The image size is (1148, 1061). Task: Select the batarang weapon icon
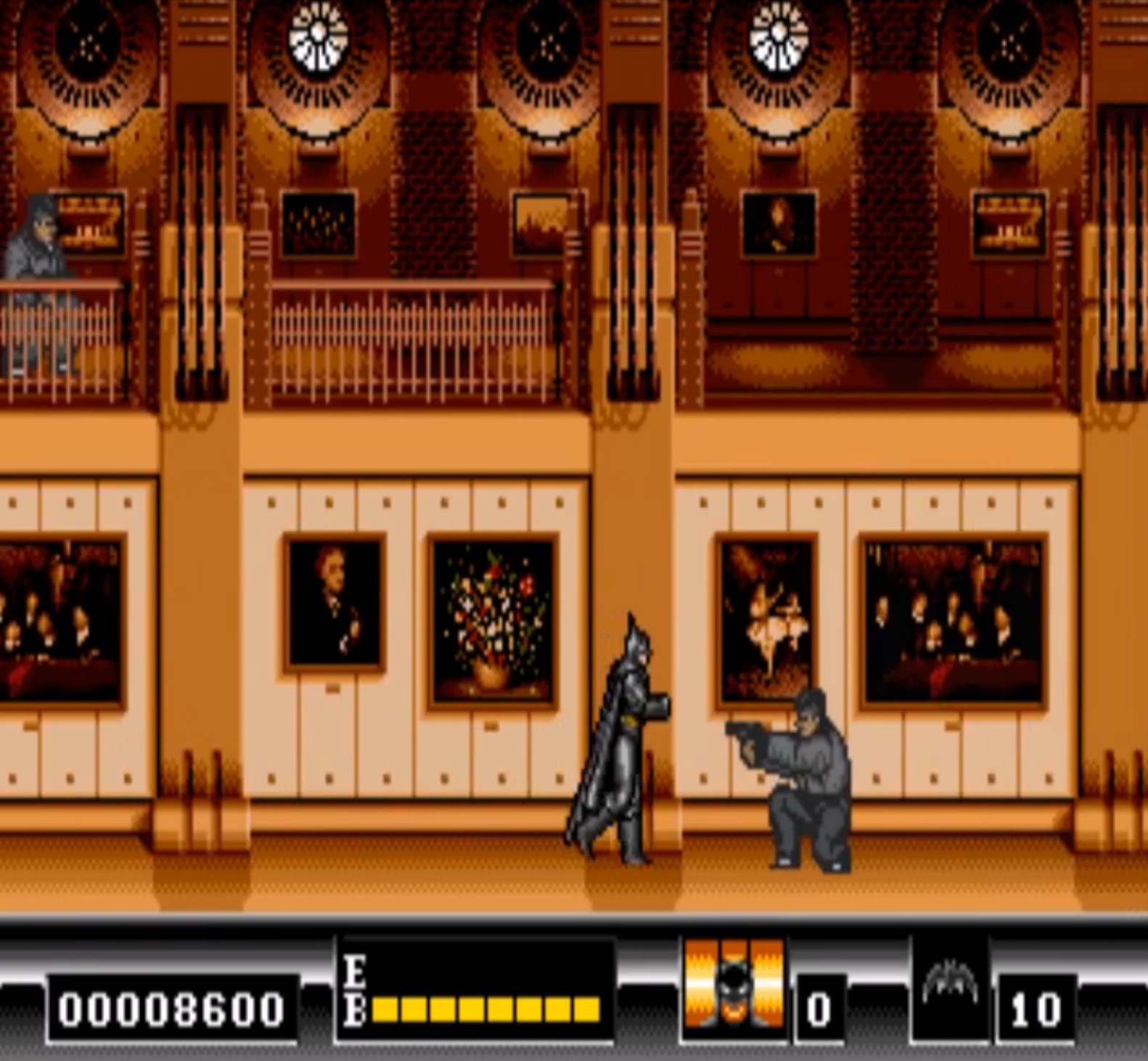point(950,987)
